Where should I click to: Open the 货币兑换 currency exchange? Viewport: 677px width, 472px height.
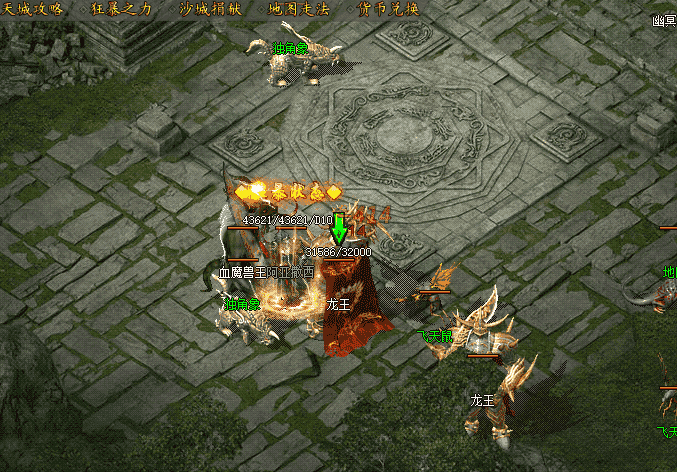tap(387, 8)
